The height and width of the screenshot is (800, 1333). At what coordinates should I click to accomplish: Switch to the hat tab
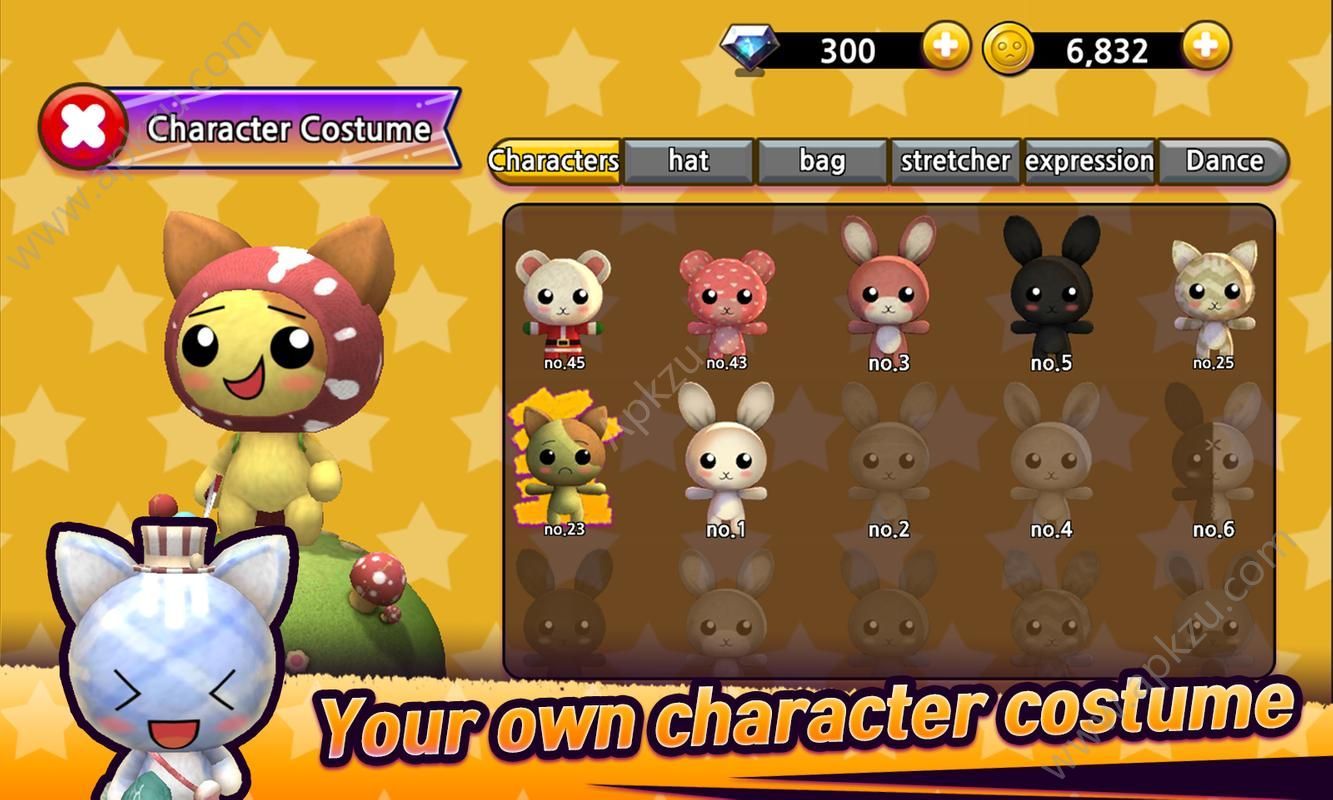tap(688, 160)
